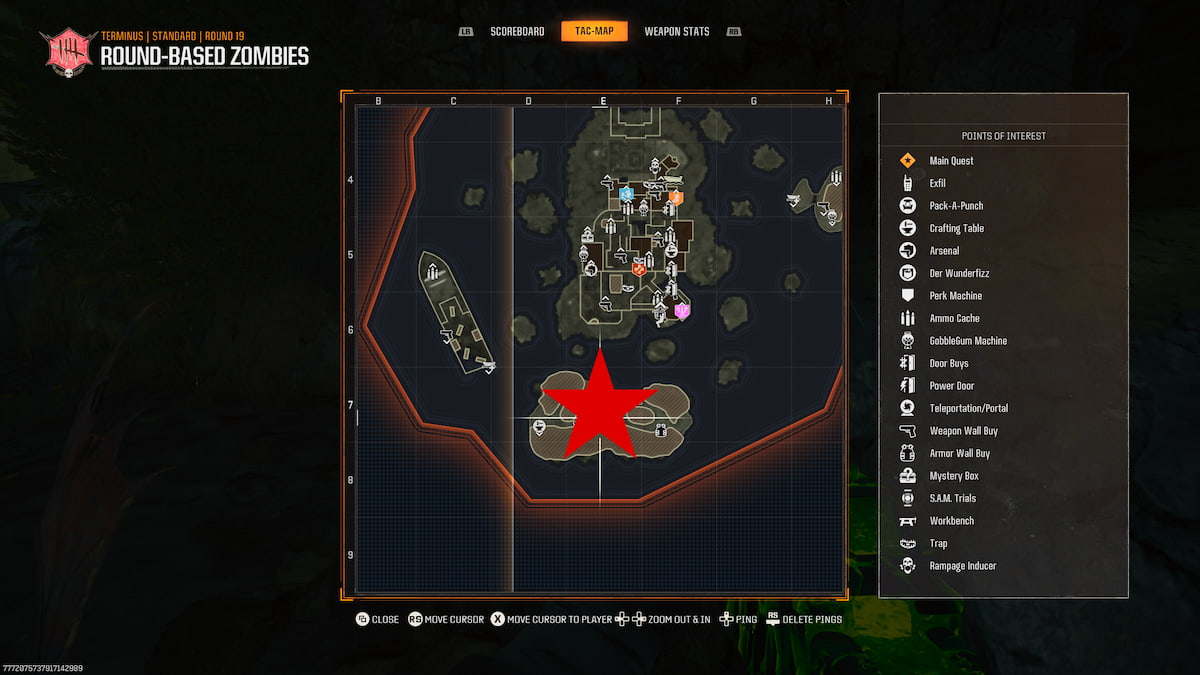Select the blue perk marker on the map
The width and height of the screenshot is (1200, 675).
click(627, 194)
